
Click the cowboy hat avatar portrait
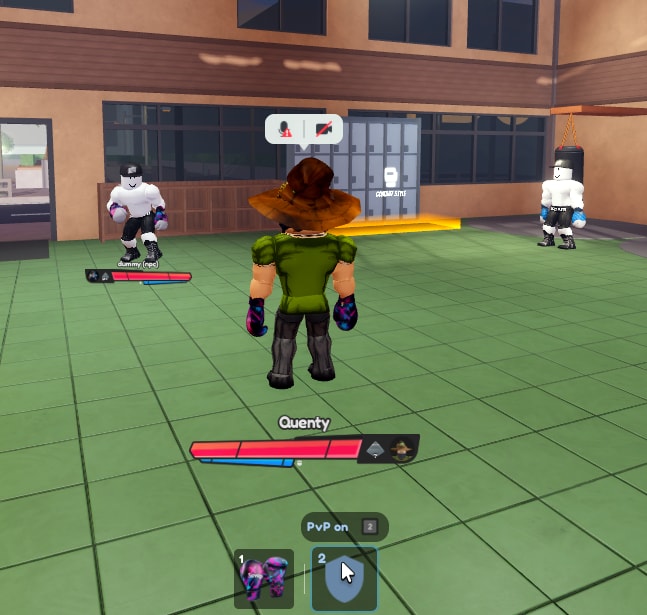pos(402,449)
